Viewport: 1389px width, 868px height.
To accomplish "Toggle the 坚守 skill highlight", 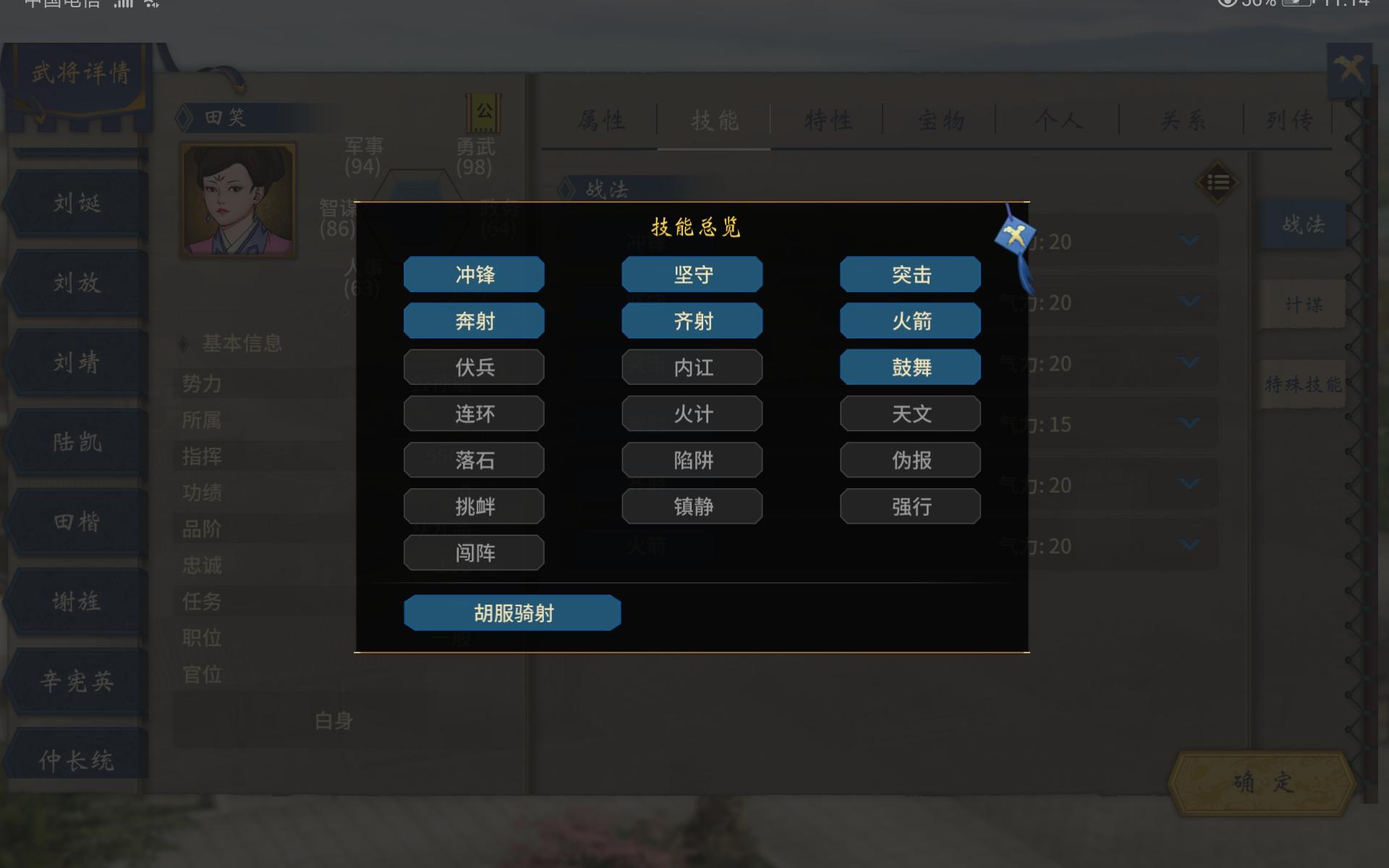I will [x=692, y=274].
